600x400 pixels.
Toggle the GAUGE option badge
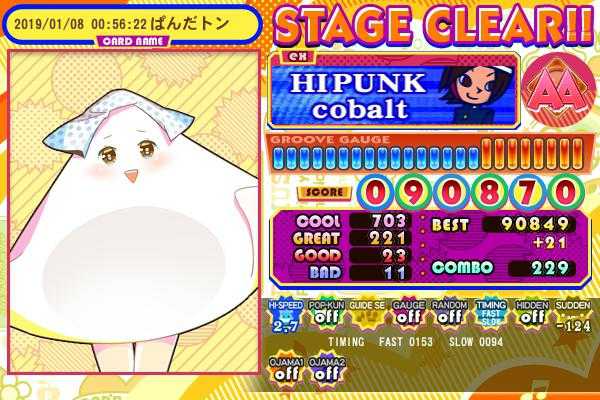pyautogui.click(x=408, y=314)
